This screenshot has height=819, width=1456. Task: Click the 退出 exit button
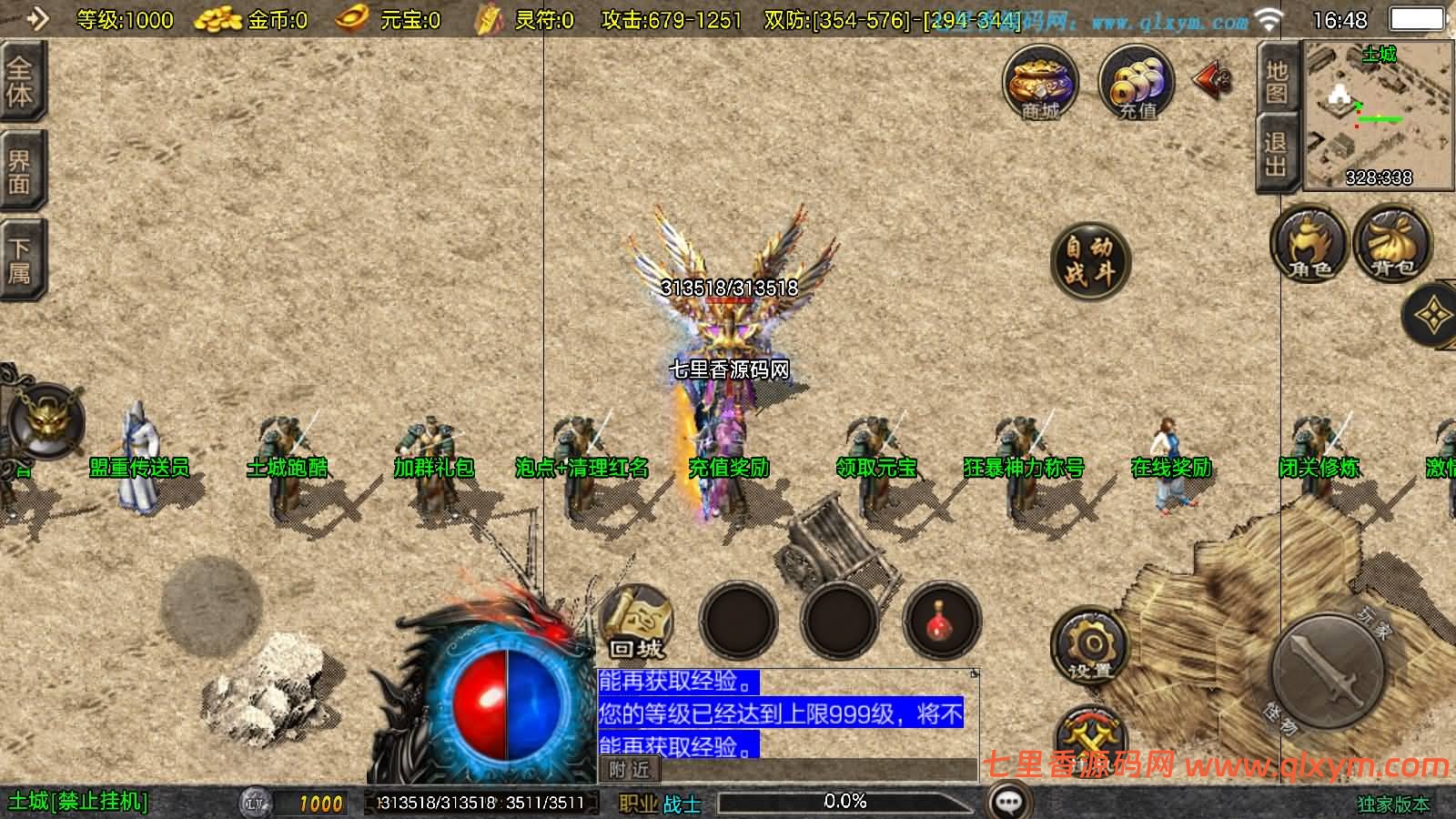coord(1276,155)
